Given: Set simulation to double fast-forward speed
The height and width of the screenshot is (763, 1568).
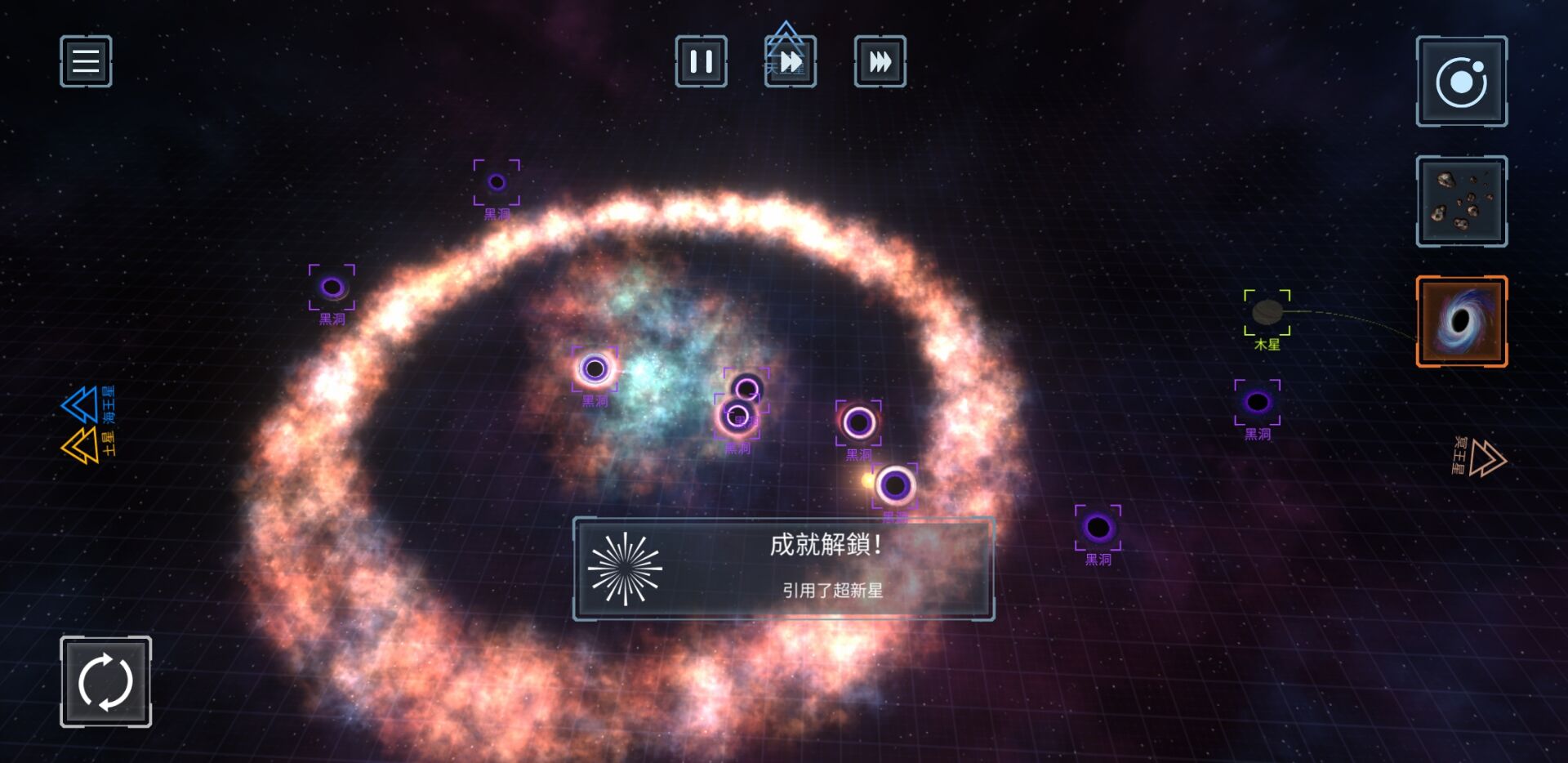Looking at the screenshot, I should [790, 61].
